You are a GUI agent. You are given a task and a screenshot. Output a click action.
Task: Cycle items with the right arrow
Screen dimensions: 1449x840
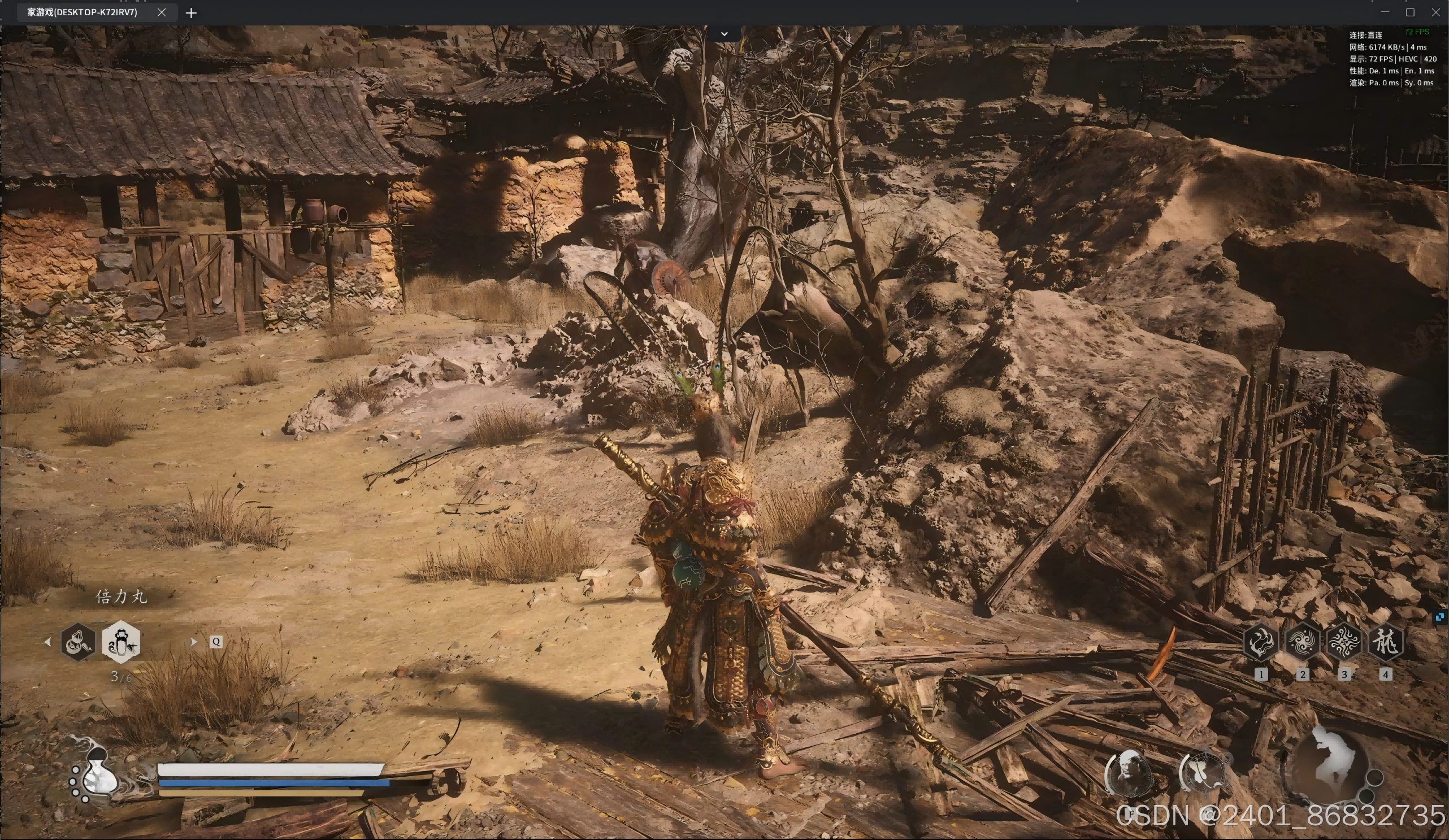[193, 642]
